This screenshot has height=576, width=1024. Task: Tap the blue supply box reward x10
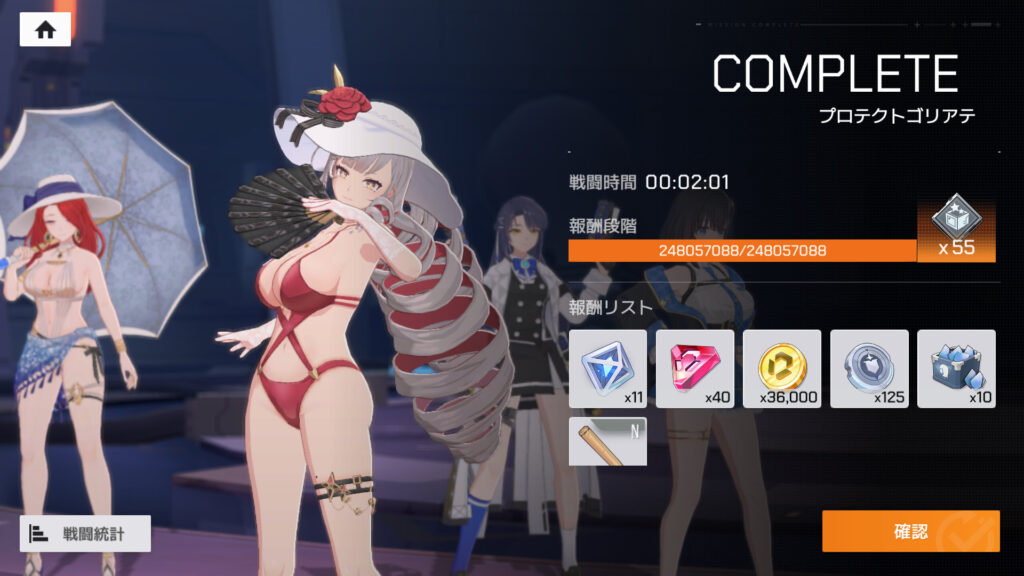[x=956, y=368]
